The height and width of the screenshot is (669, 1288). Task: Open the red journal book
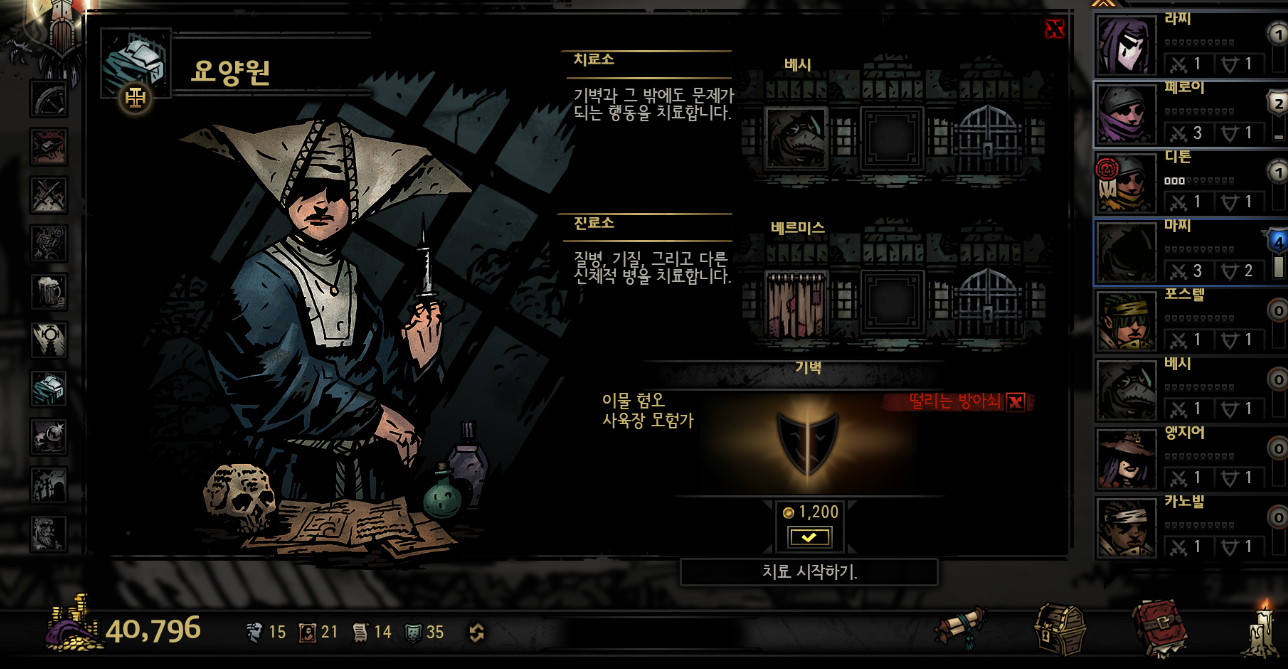[x=1159, y=628]
